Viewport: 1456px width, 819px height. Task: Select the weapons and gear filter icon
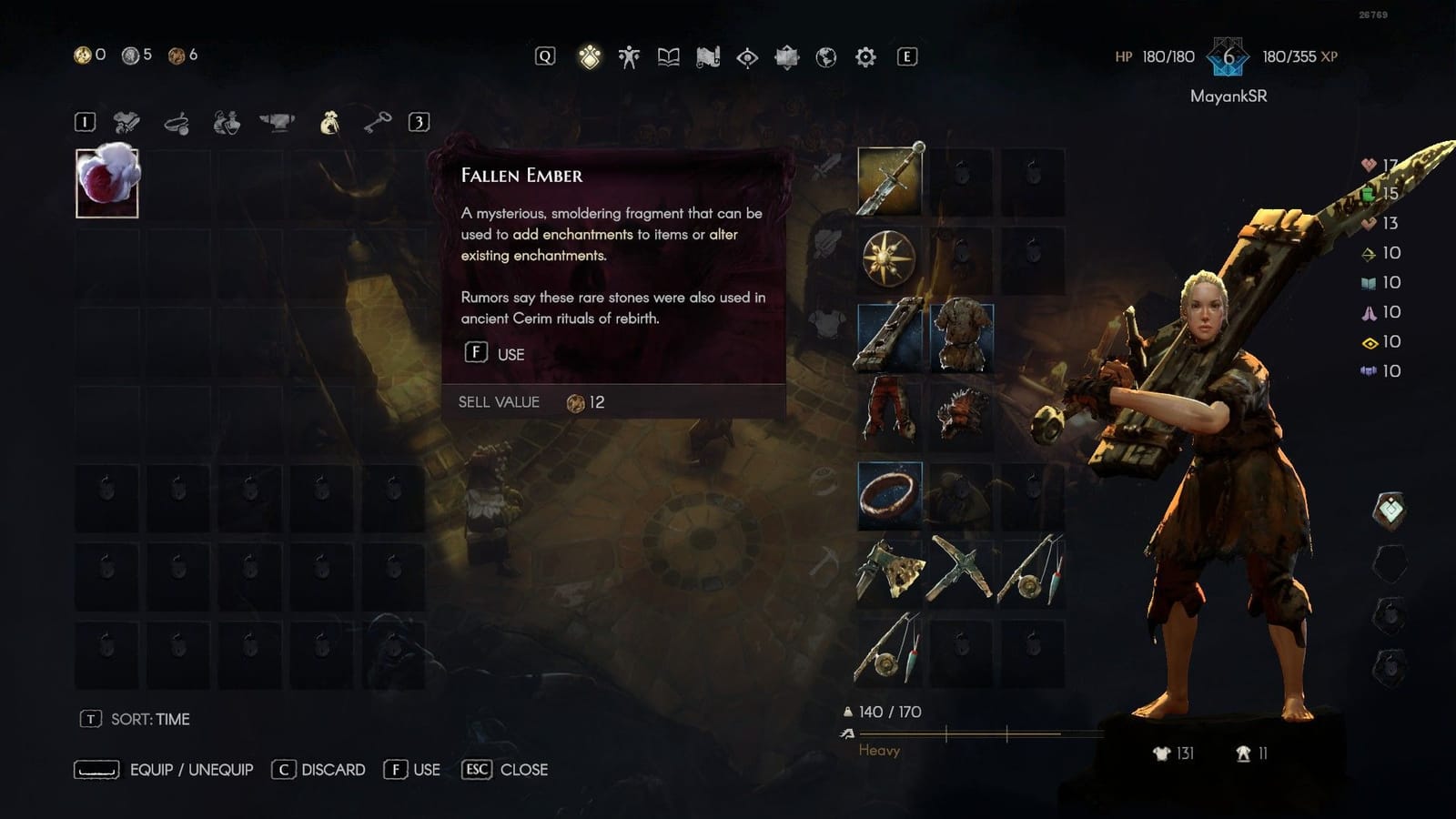(x=126, y=121)
